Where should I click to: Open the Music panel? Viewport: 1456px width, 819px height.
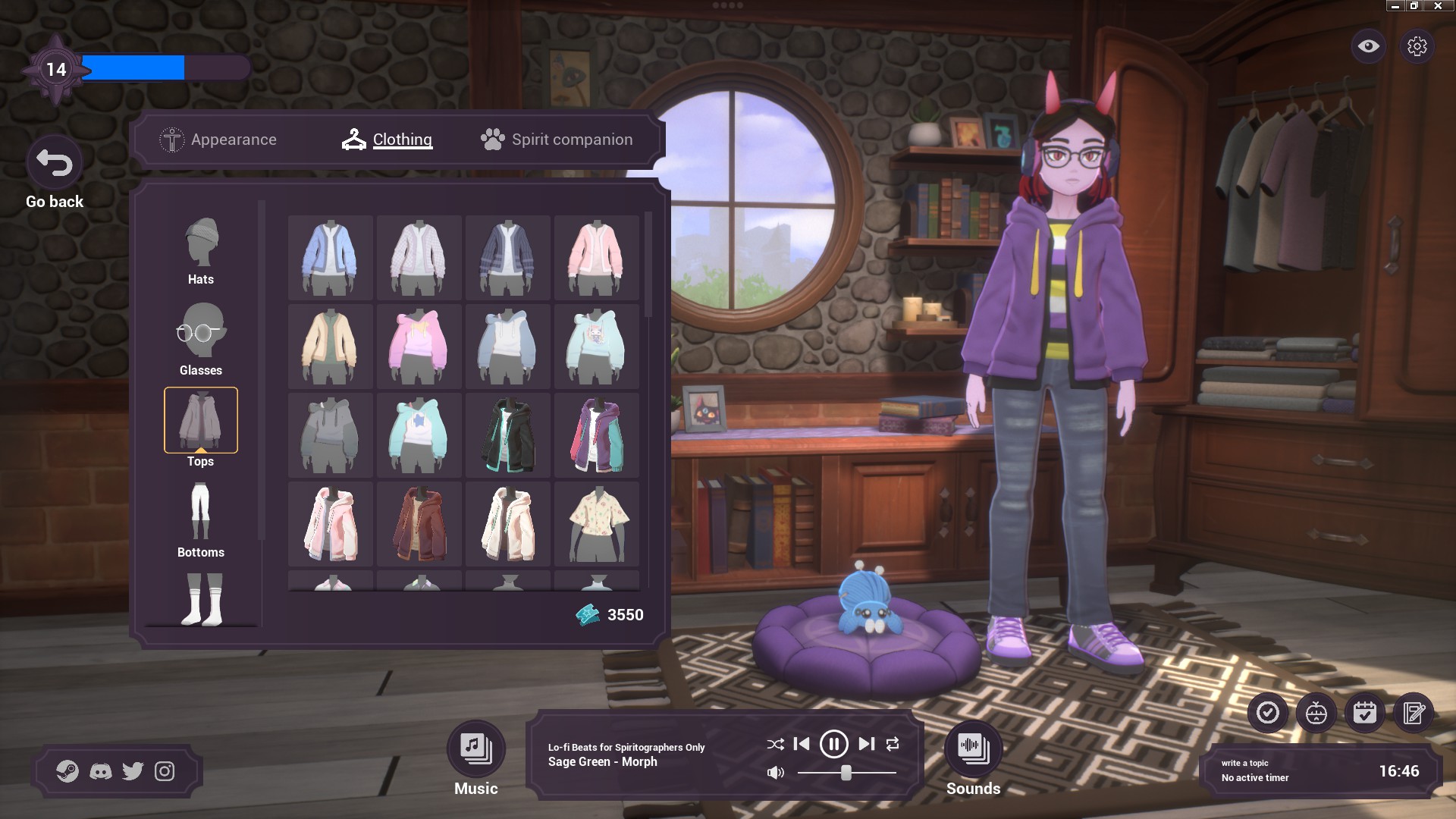[475, 749]
